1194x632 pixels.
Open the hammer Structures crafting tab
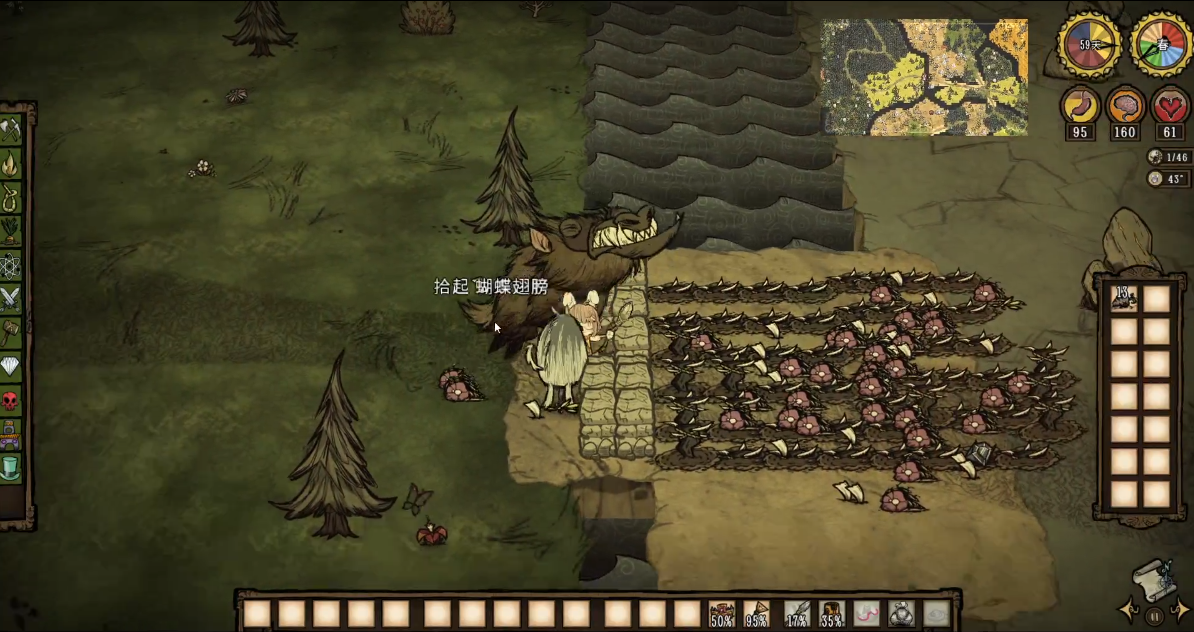11,332
